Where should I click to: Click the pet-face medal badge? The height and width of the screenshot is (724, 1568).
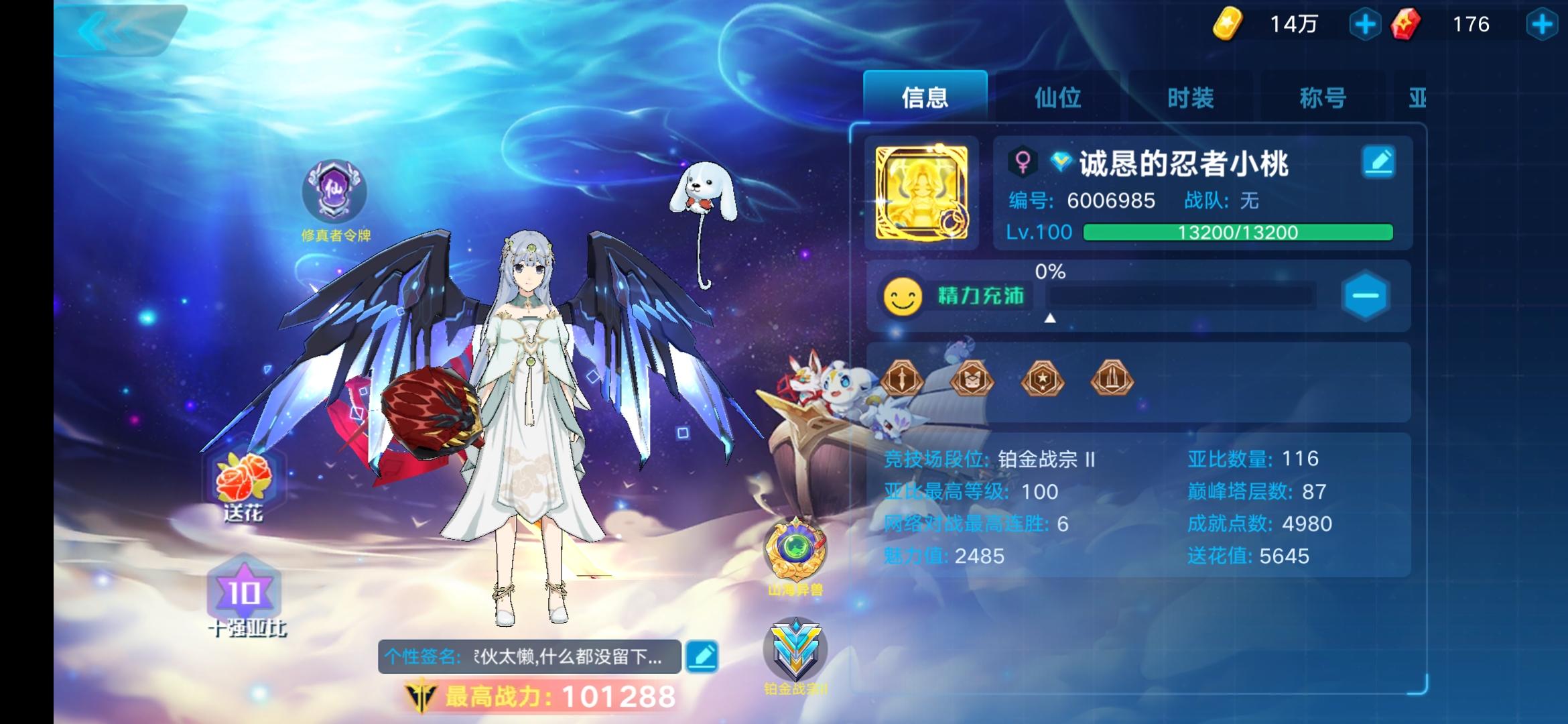tap(972, 379)
